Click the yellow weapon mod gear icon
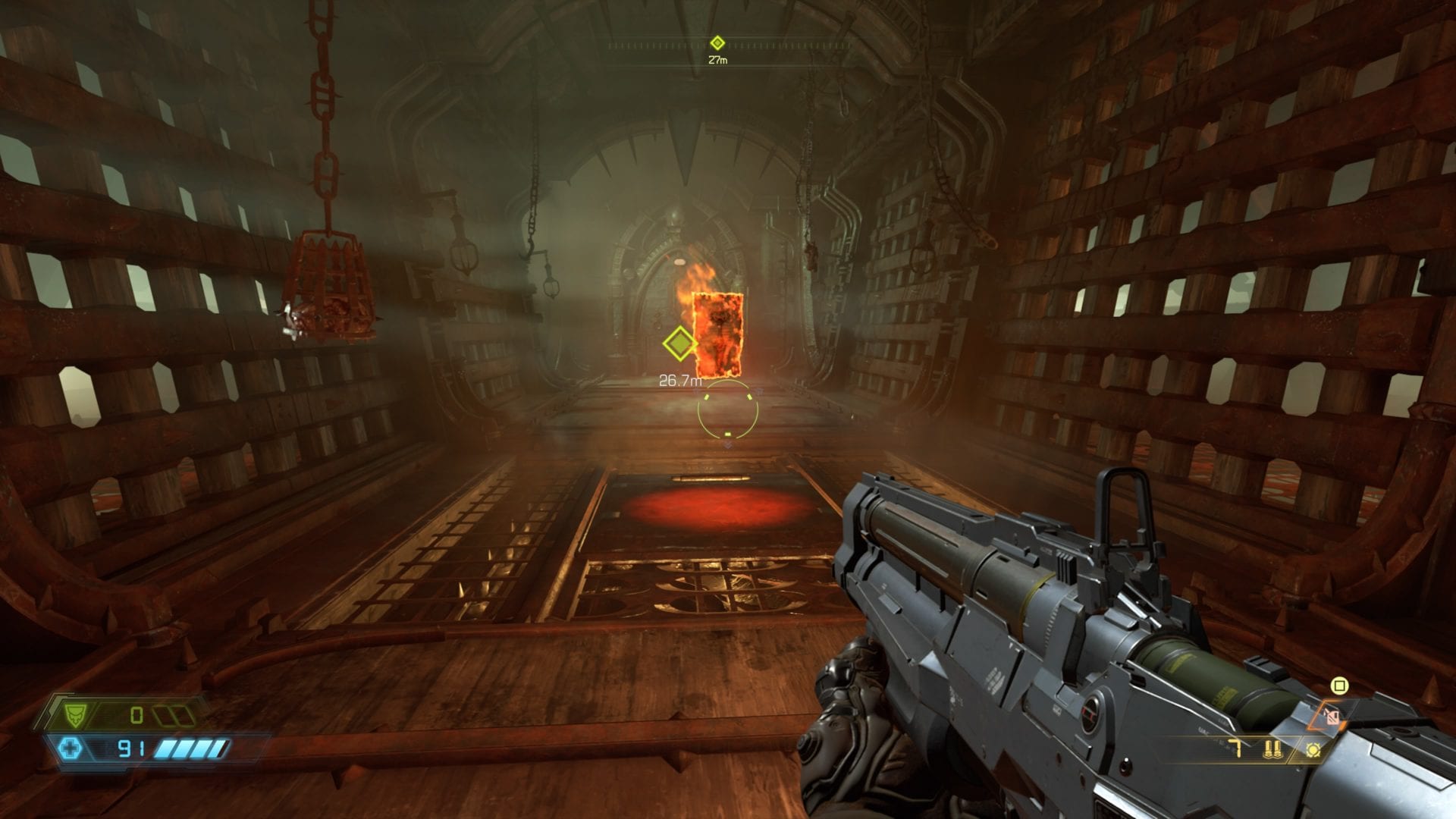This screenshot has height=819, width=1456. click(x=1313, y=750)
